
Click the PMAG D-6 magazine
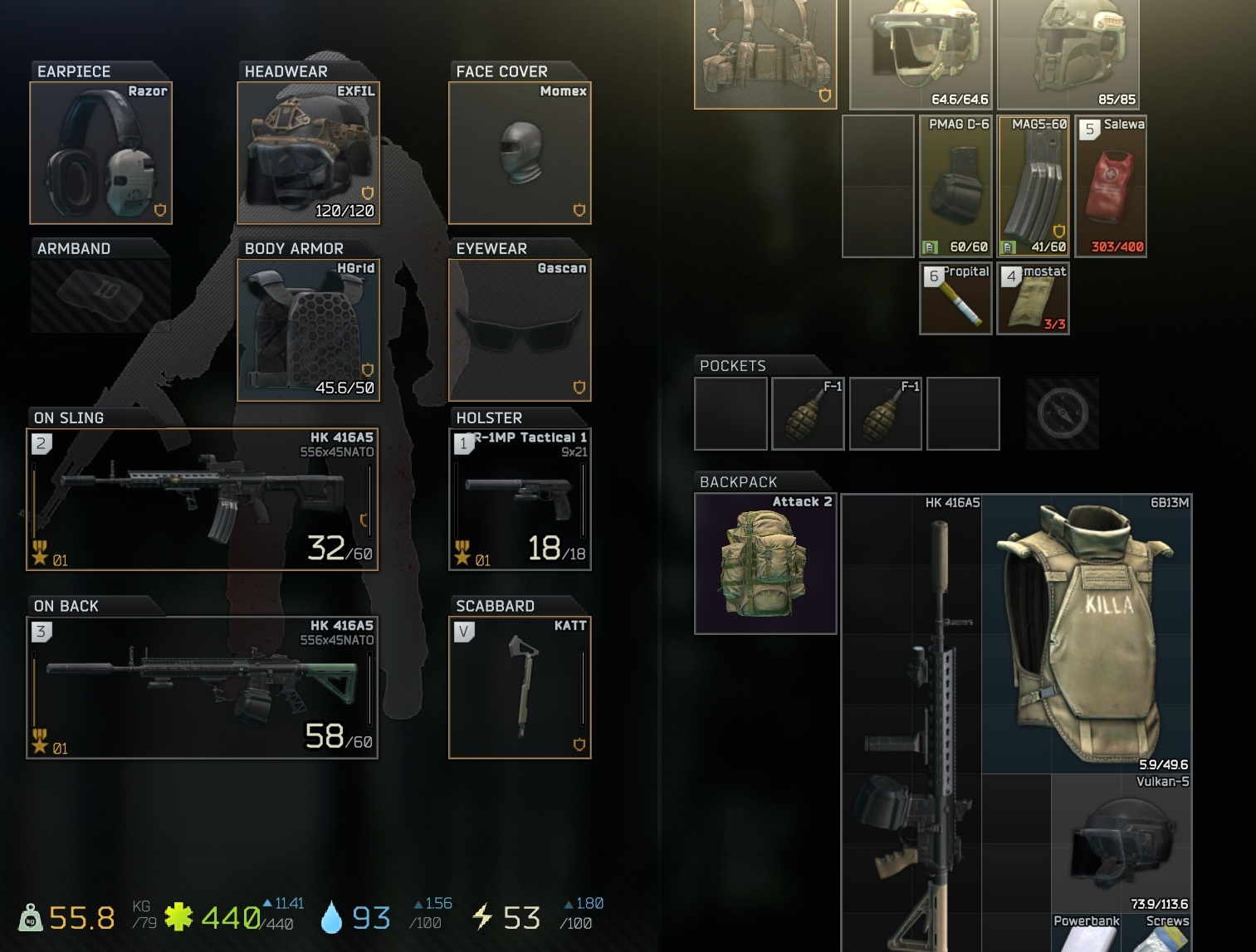point(955,184)
